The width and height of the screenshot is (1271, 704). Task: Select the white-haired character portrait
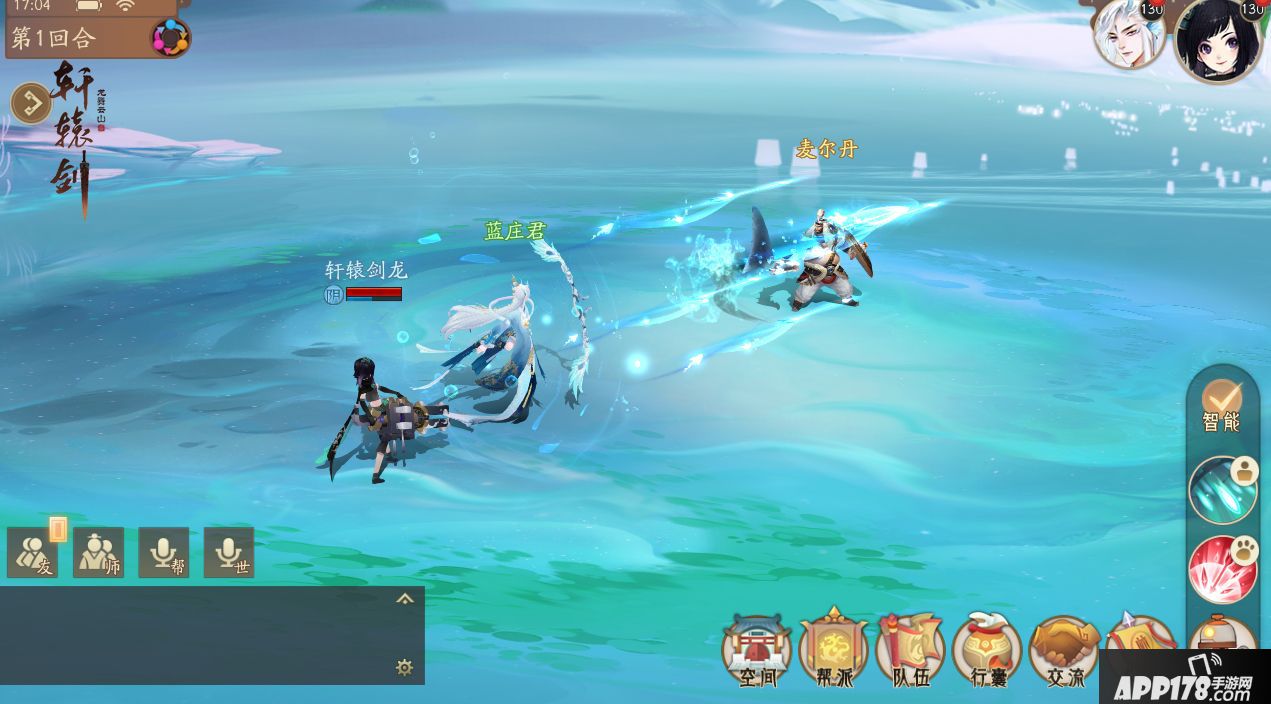click(x=1128, y=35)
